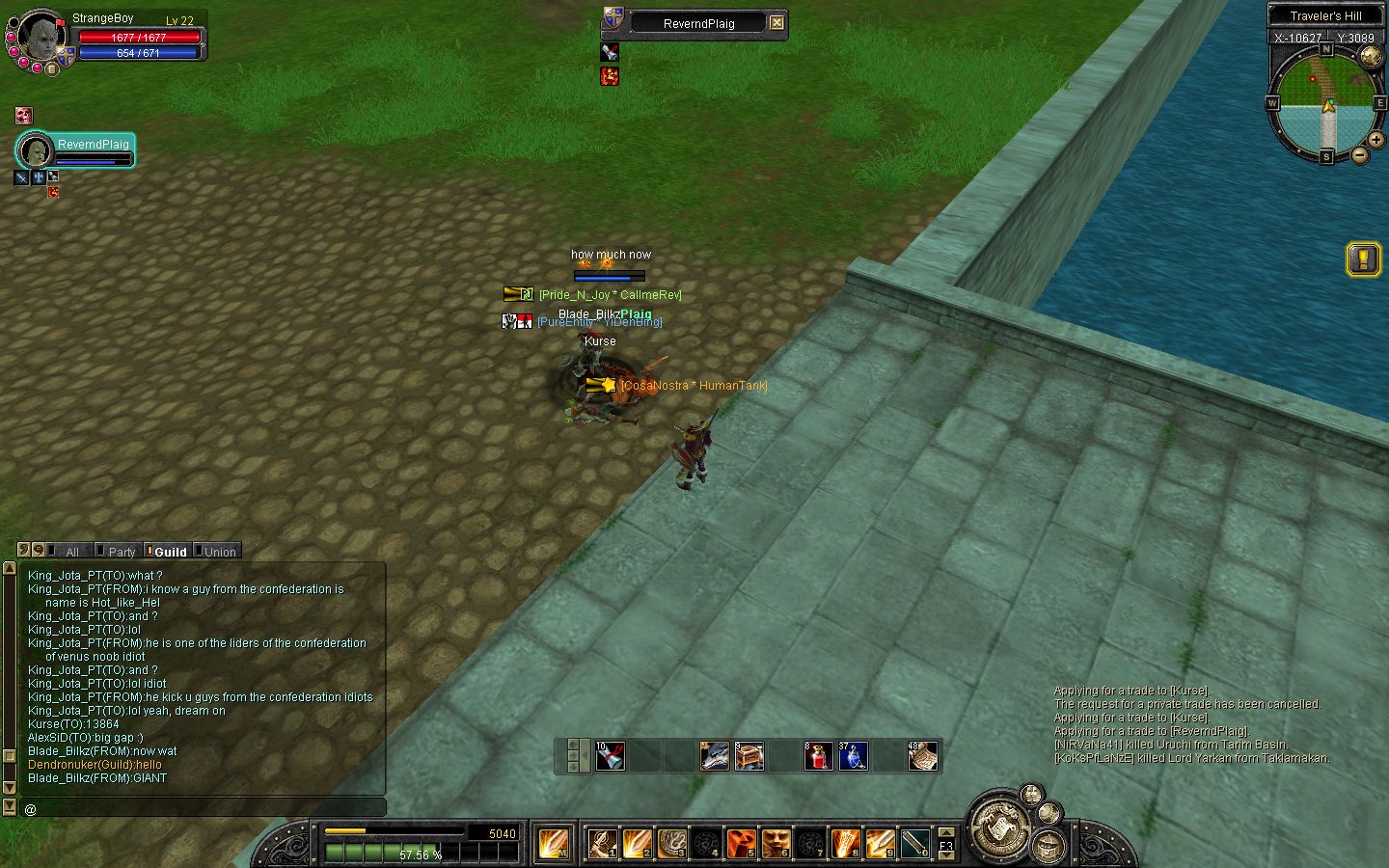
Task: Close the ReverndPlaig target frame
Action: (776, 23)
